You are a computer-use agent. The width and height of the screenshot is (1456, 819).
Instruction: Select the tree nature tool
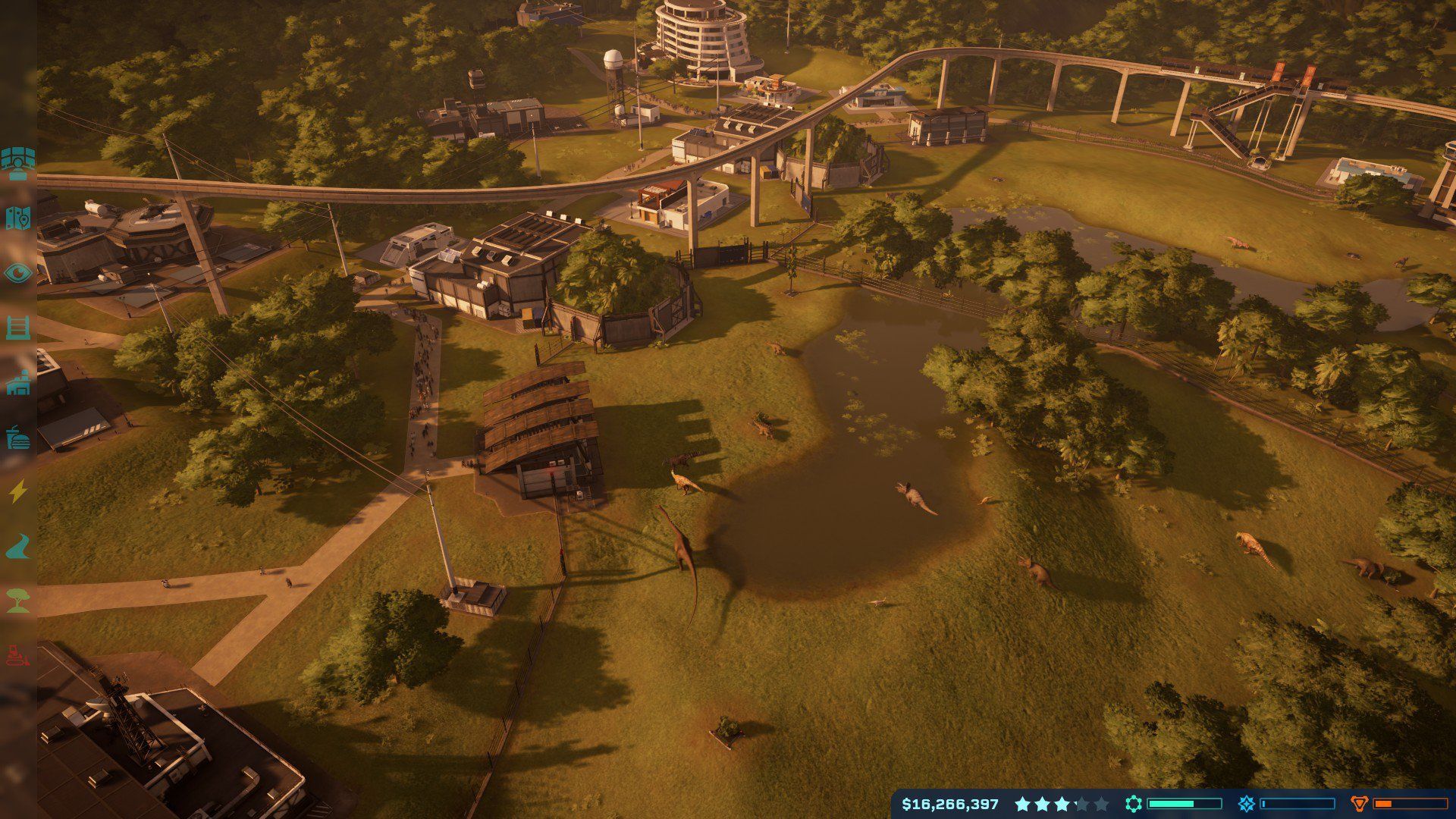[x=17, y=601]
